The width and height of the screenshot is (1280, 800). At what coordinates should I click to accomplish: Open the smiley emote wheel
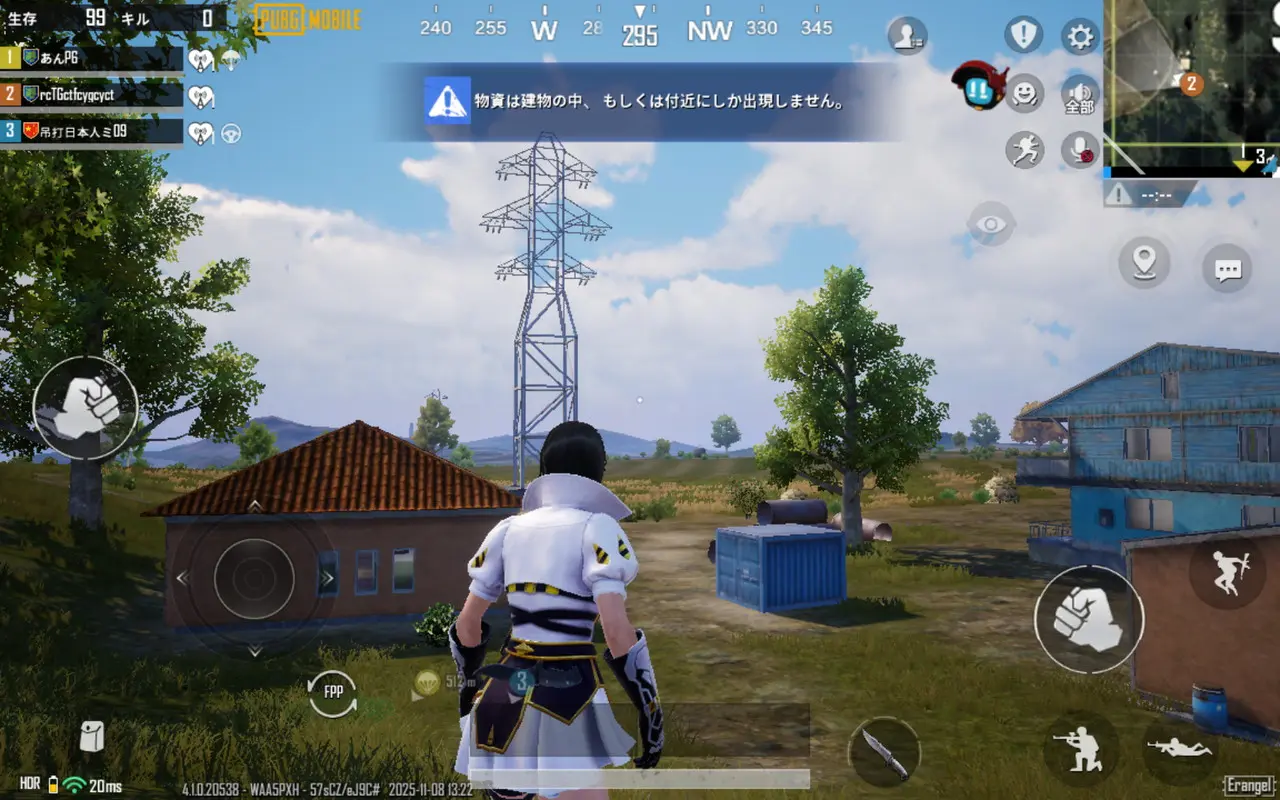(1024, 94)
